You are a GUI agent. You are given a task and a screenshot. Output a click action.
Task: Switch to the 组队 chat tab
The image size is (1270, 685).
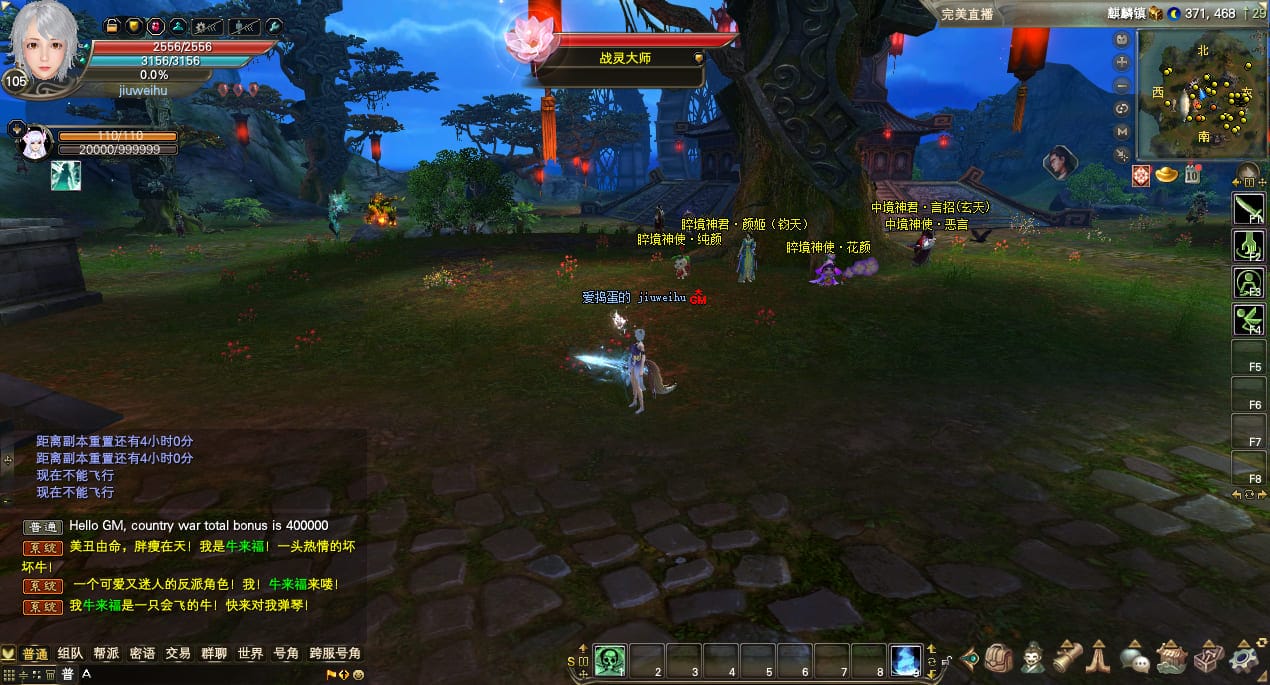[70, 653]
